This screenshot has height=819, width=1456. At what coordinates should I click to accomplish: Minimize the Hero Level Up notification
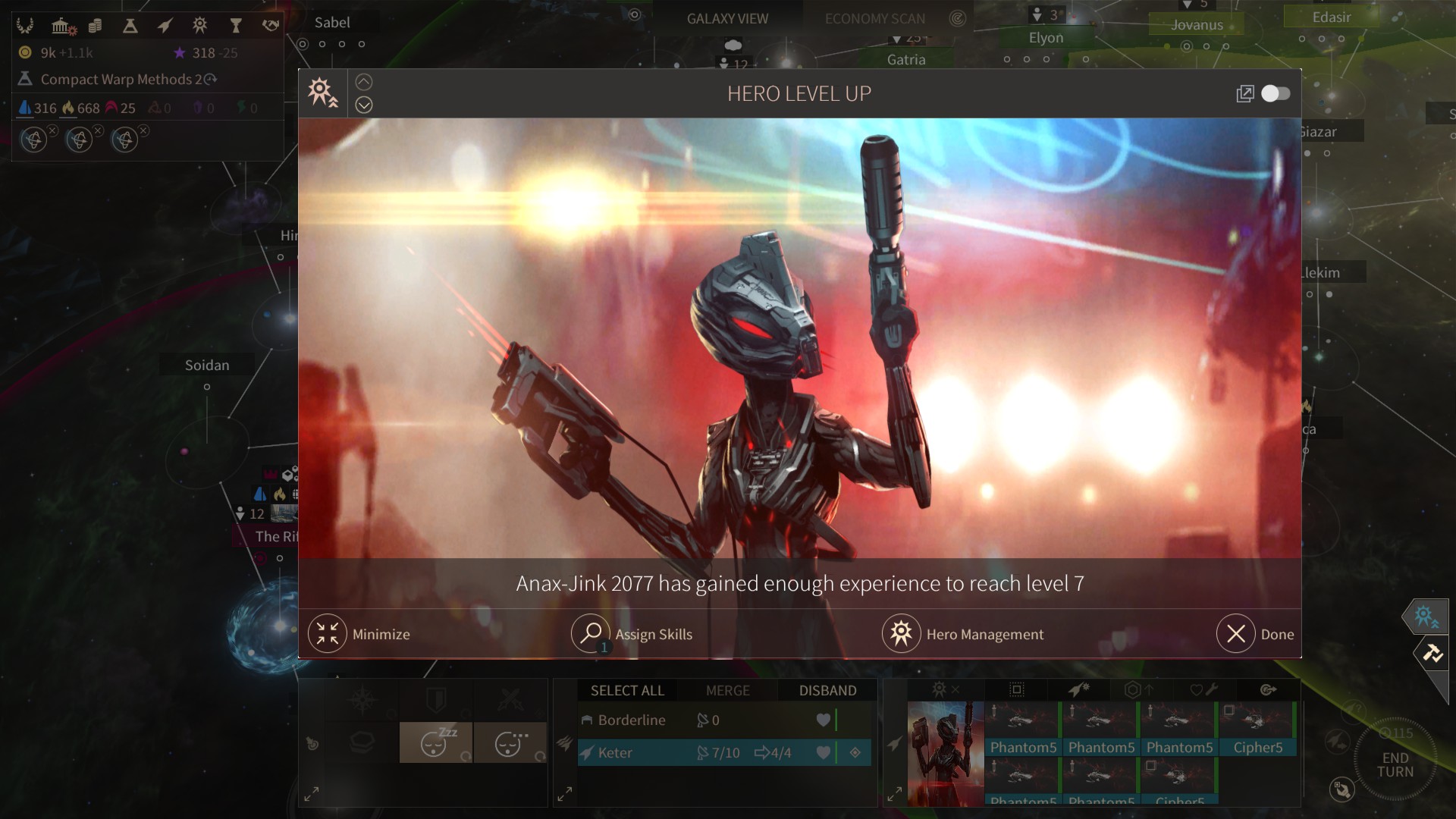[328, 634]
